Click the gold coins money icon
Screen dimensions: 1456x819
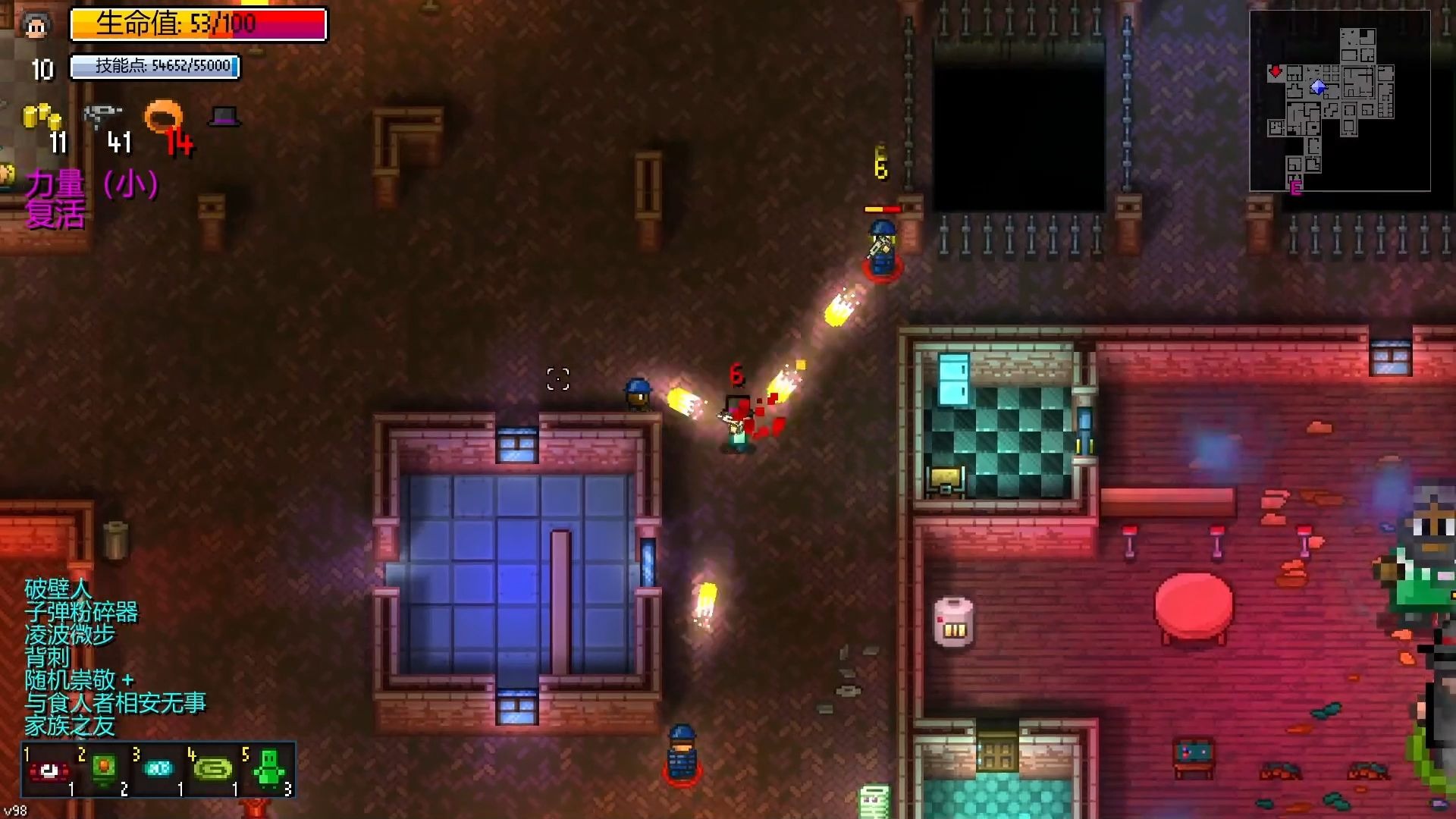click(x=42, y=117)
